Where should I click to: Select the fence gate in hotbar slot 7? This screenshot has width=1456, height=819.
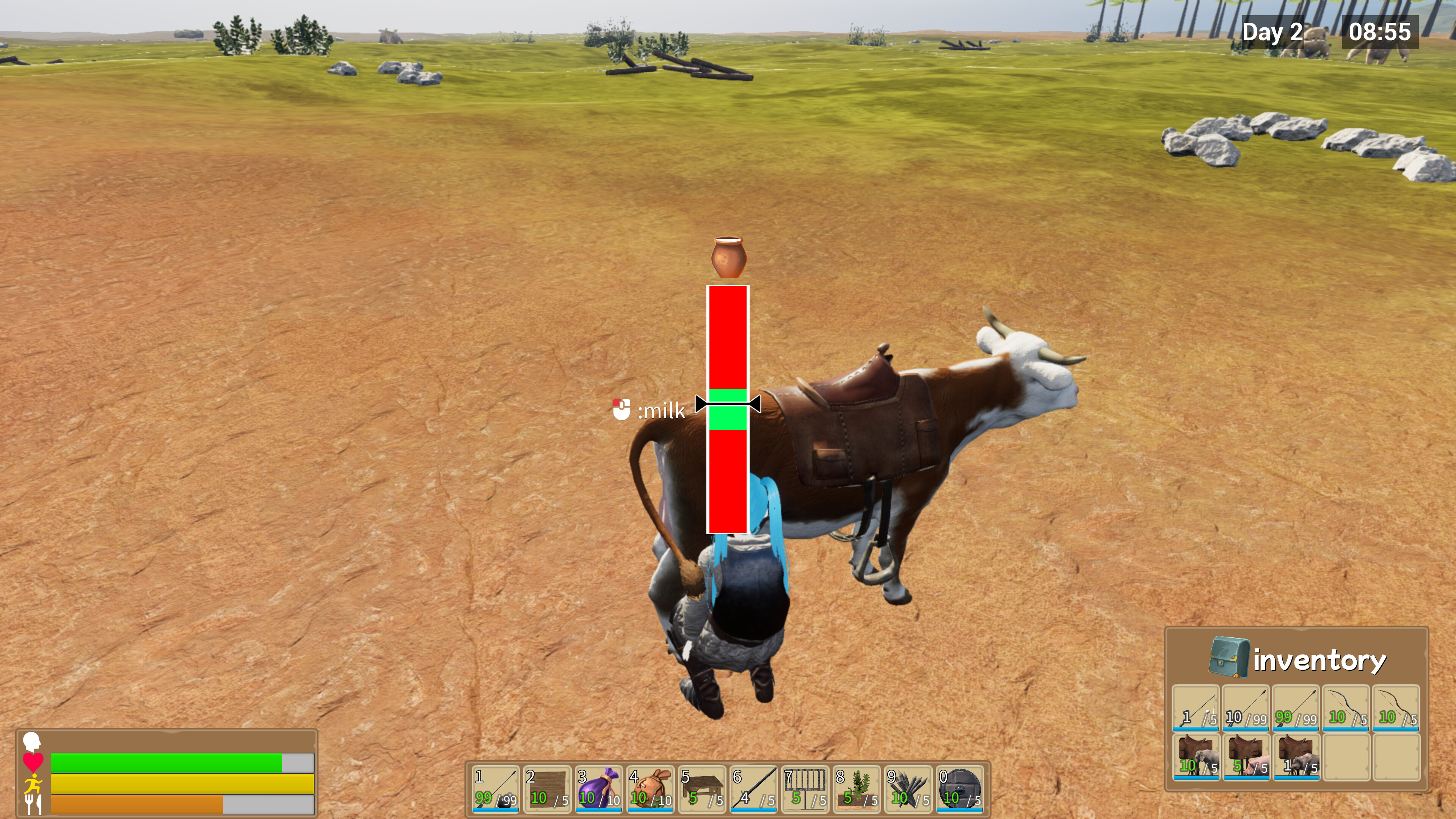pyautogui.click(x=806, y=789)
